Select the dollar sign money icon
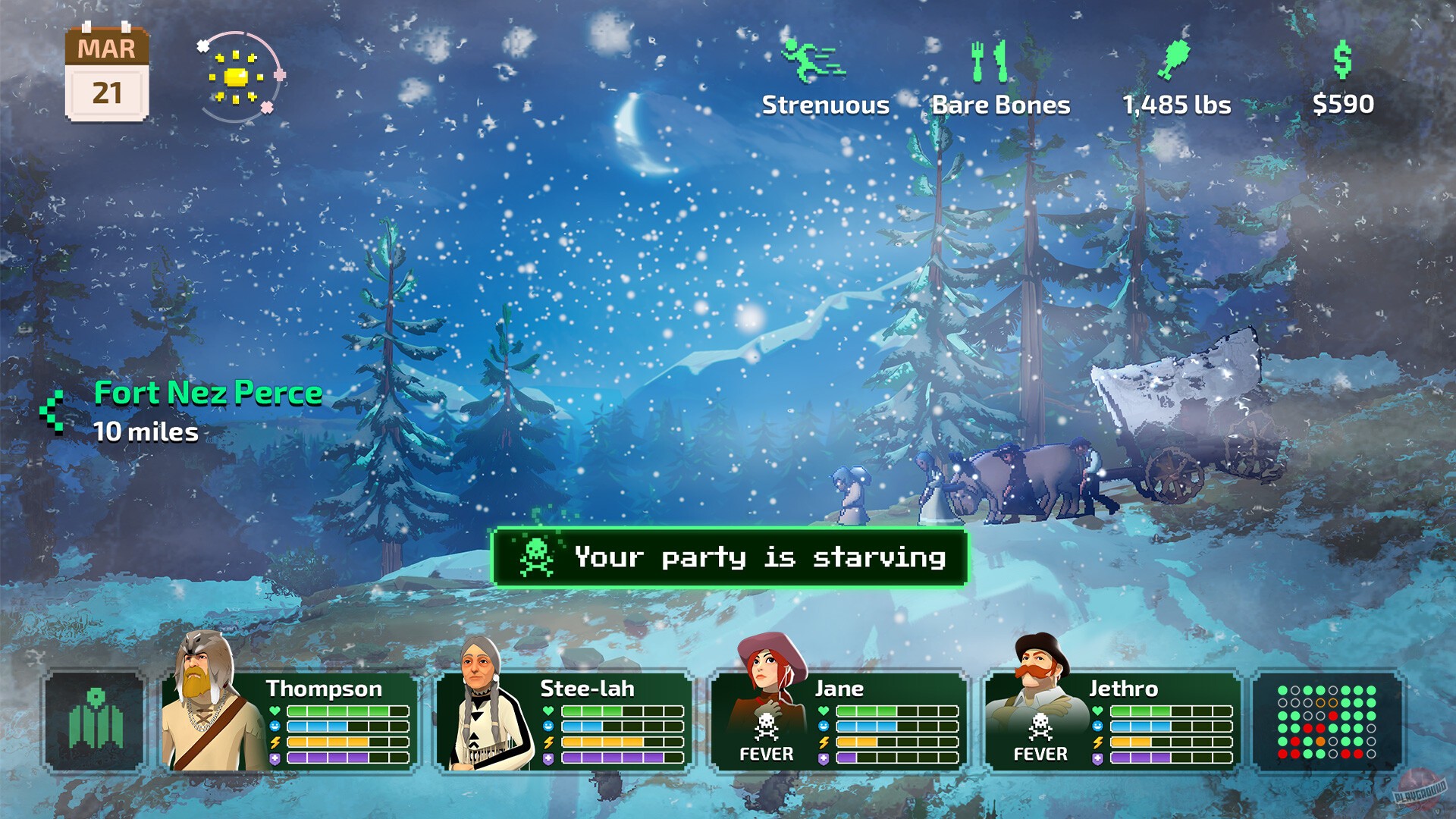The image size is (1456, 819). pos(1344,61)
